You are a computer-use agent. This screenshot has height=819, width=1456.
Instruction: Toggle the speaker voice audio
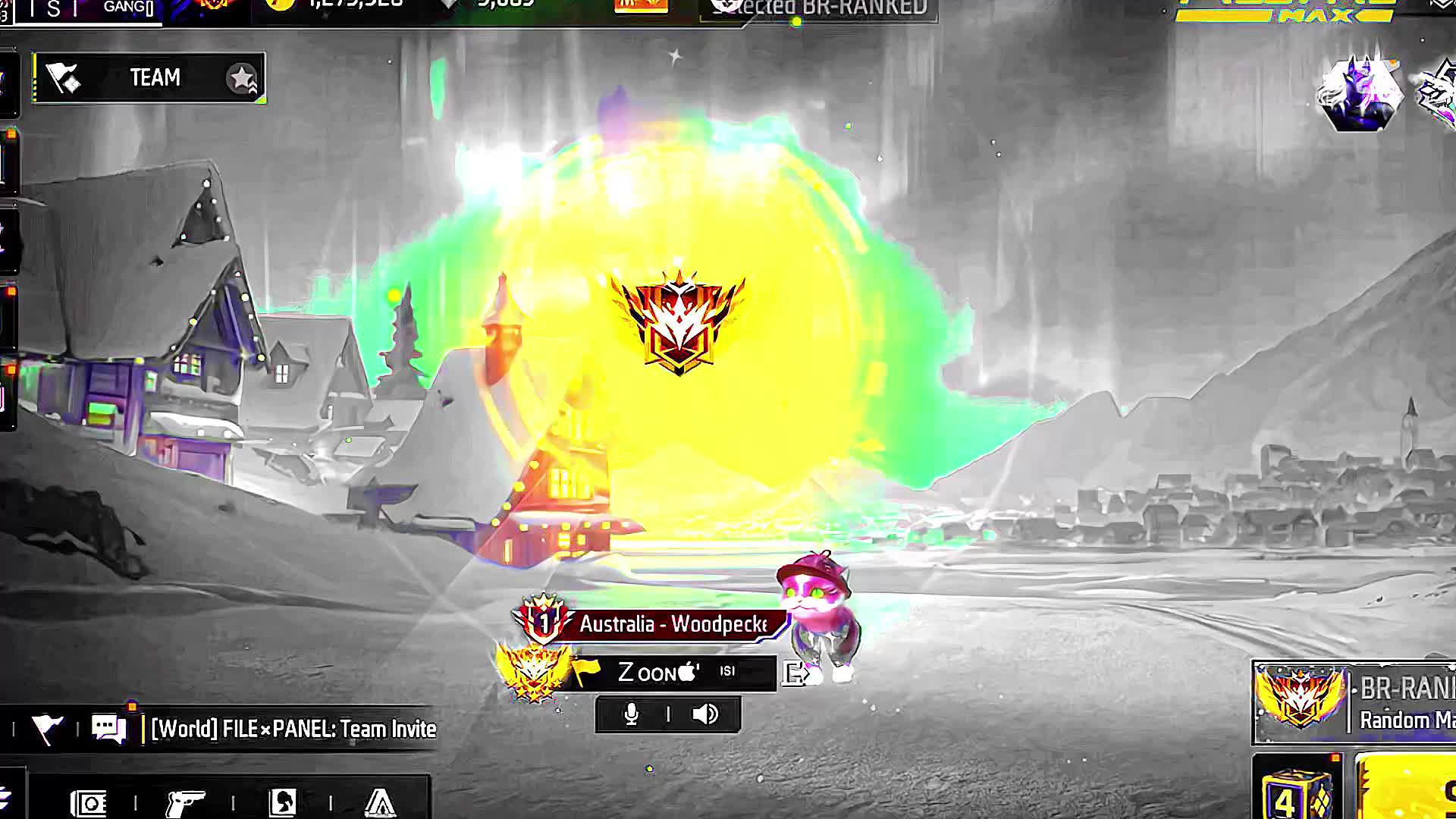pos(705,714)
